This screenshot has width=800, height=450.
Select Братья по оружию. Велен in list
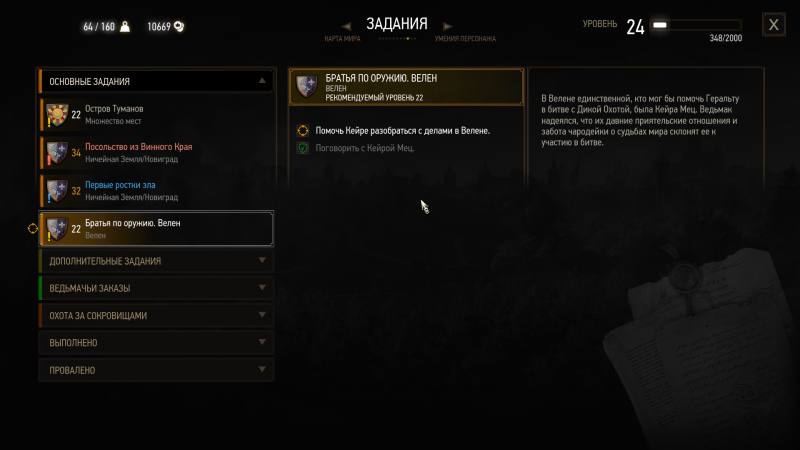156,229
